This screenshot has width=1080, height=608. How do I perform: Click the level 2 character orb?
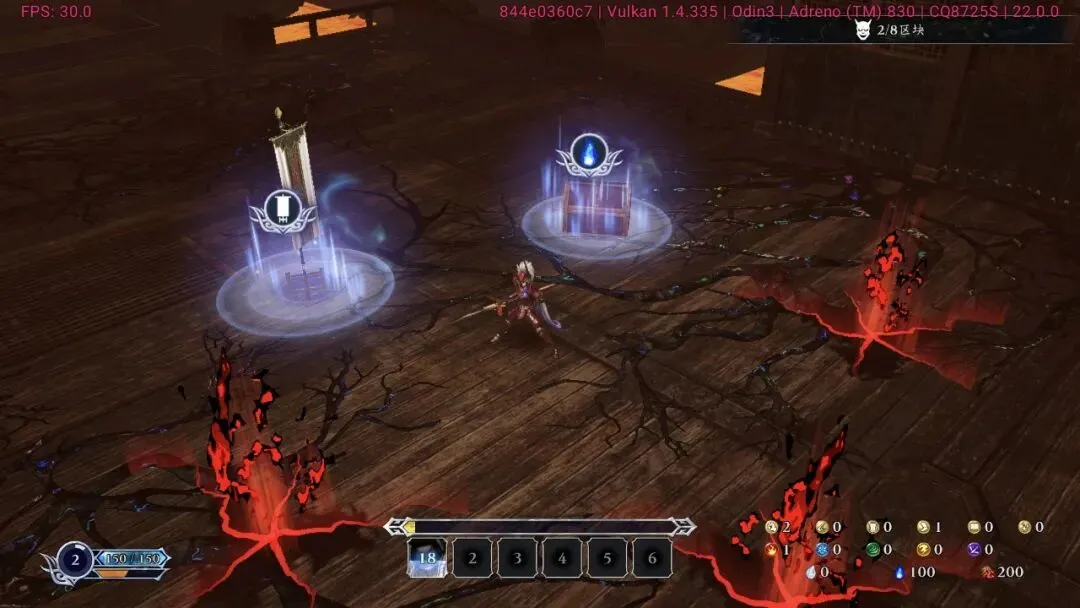coord(75,560)
